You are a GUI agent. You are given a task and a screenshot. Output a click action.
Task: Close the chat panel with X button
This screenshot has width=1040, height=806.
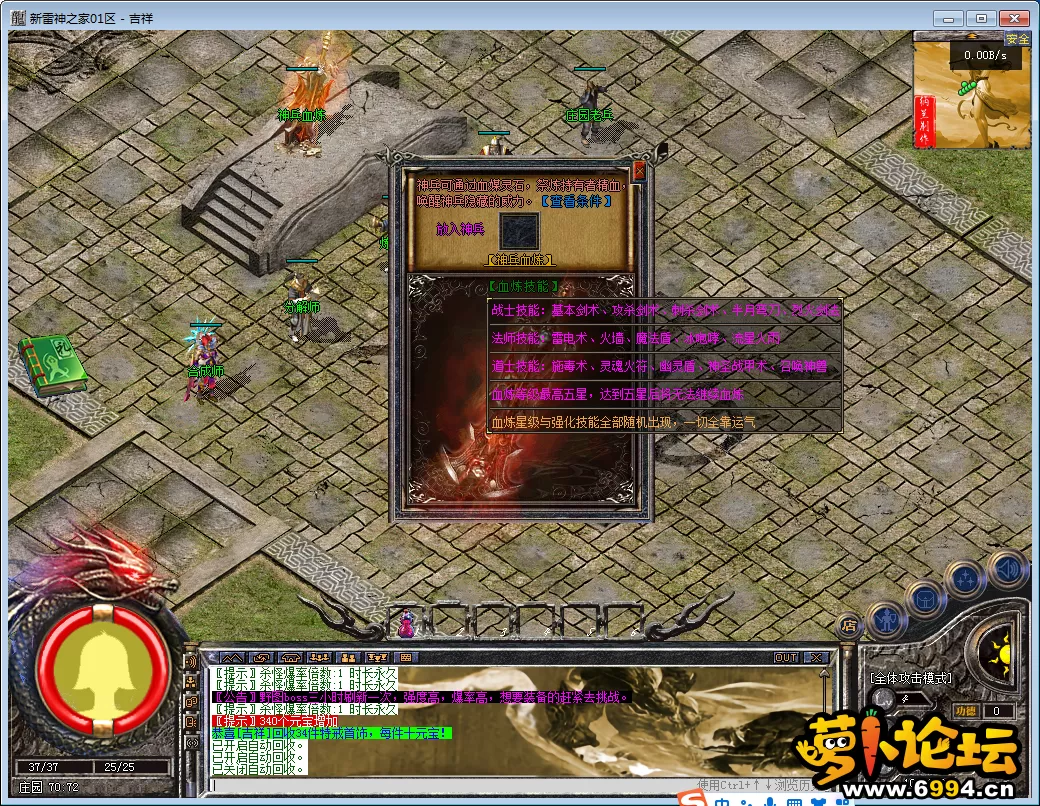tap(816, 657)
